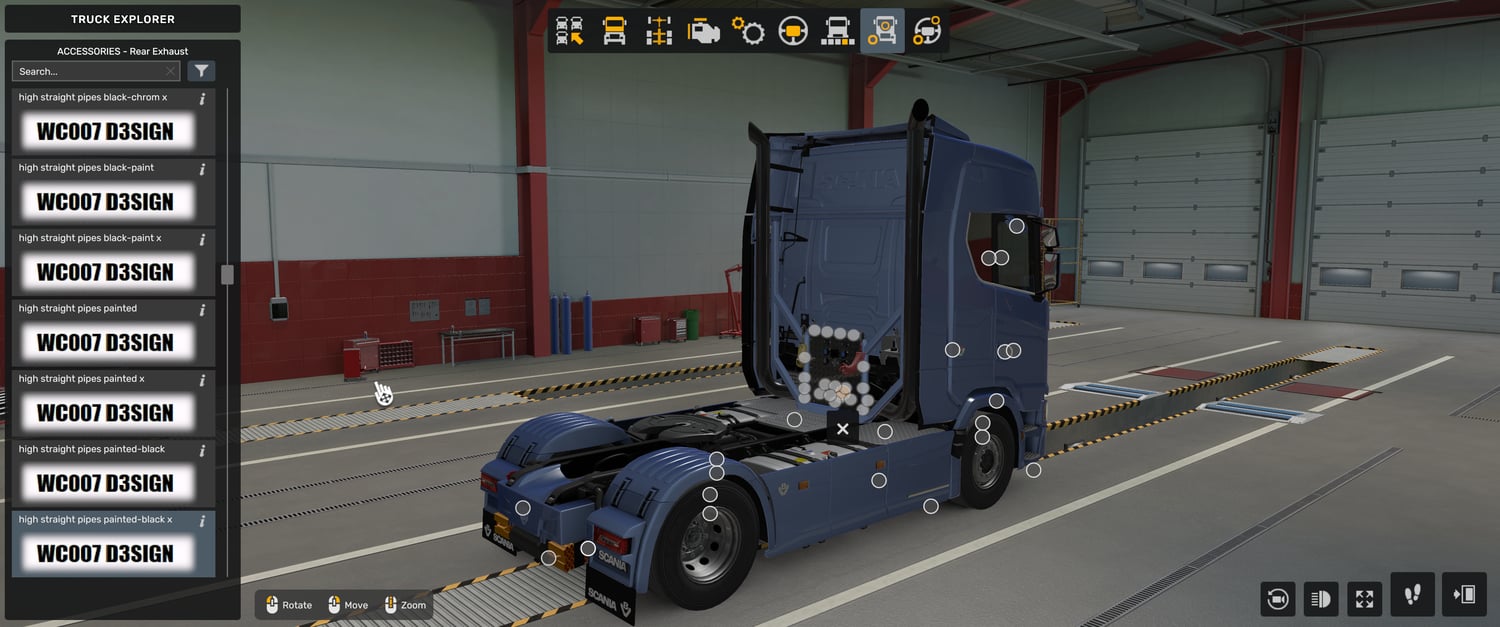Select the steering wheel interior category
Image resolution: width=1500 pixels, height=627 pixels.
pyautogui.click(x=793, y=31)
